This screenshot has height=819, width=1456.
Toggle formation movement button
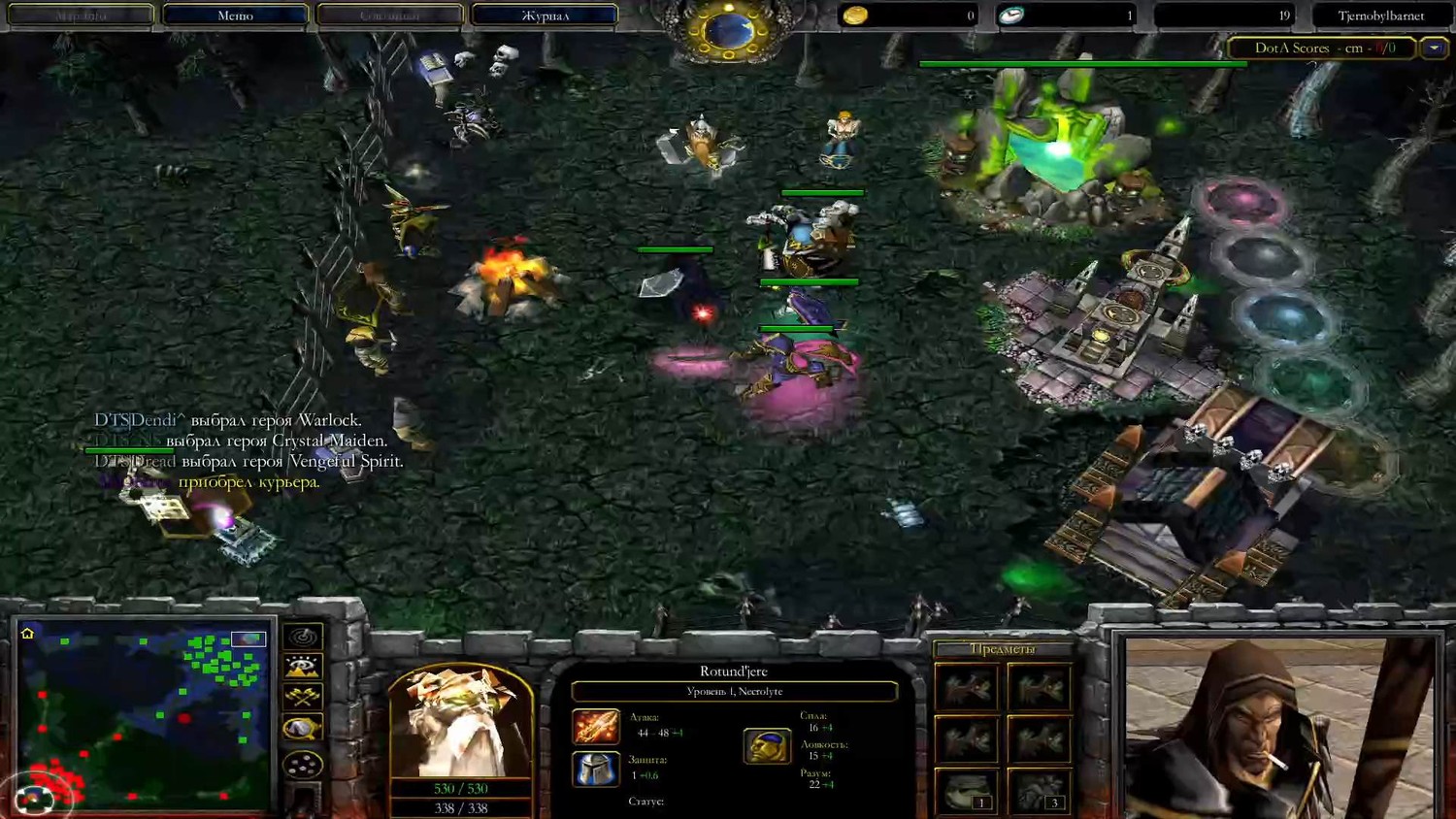click(303, 764)
